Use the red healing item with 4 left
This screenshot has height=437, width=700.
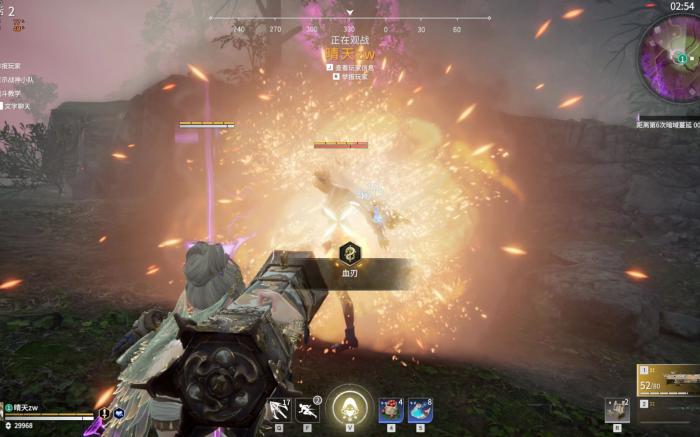point(391,409)
